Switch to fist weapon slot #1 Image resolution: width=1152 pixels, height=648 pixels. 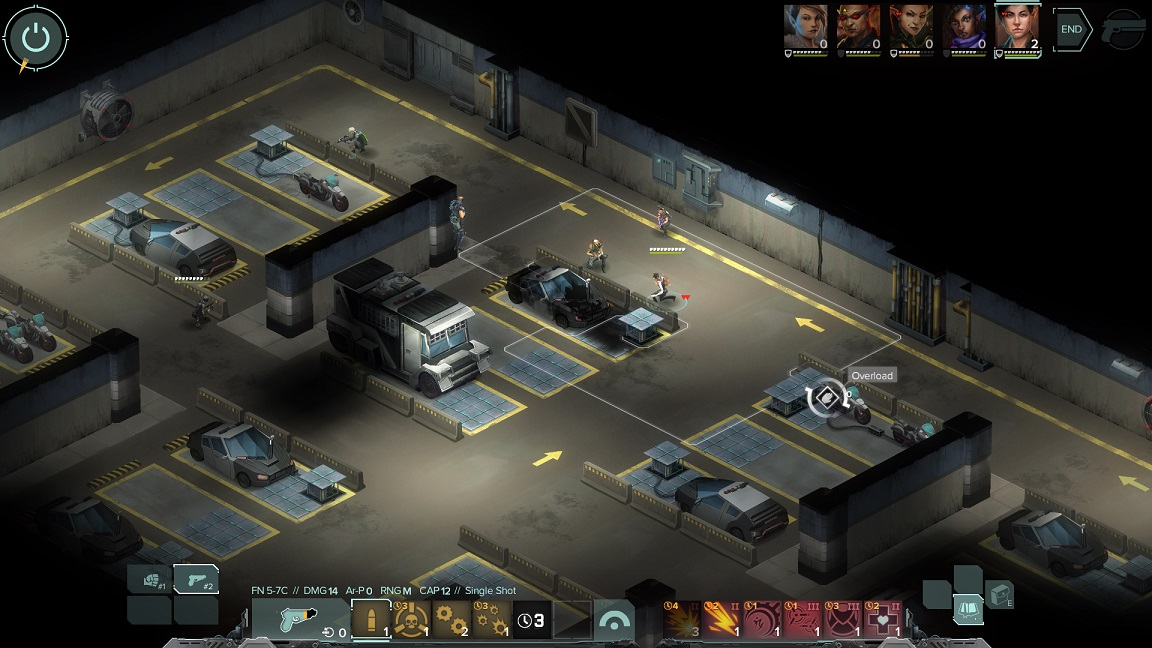coord(150,579)
